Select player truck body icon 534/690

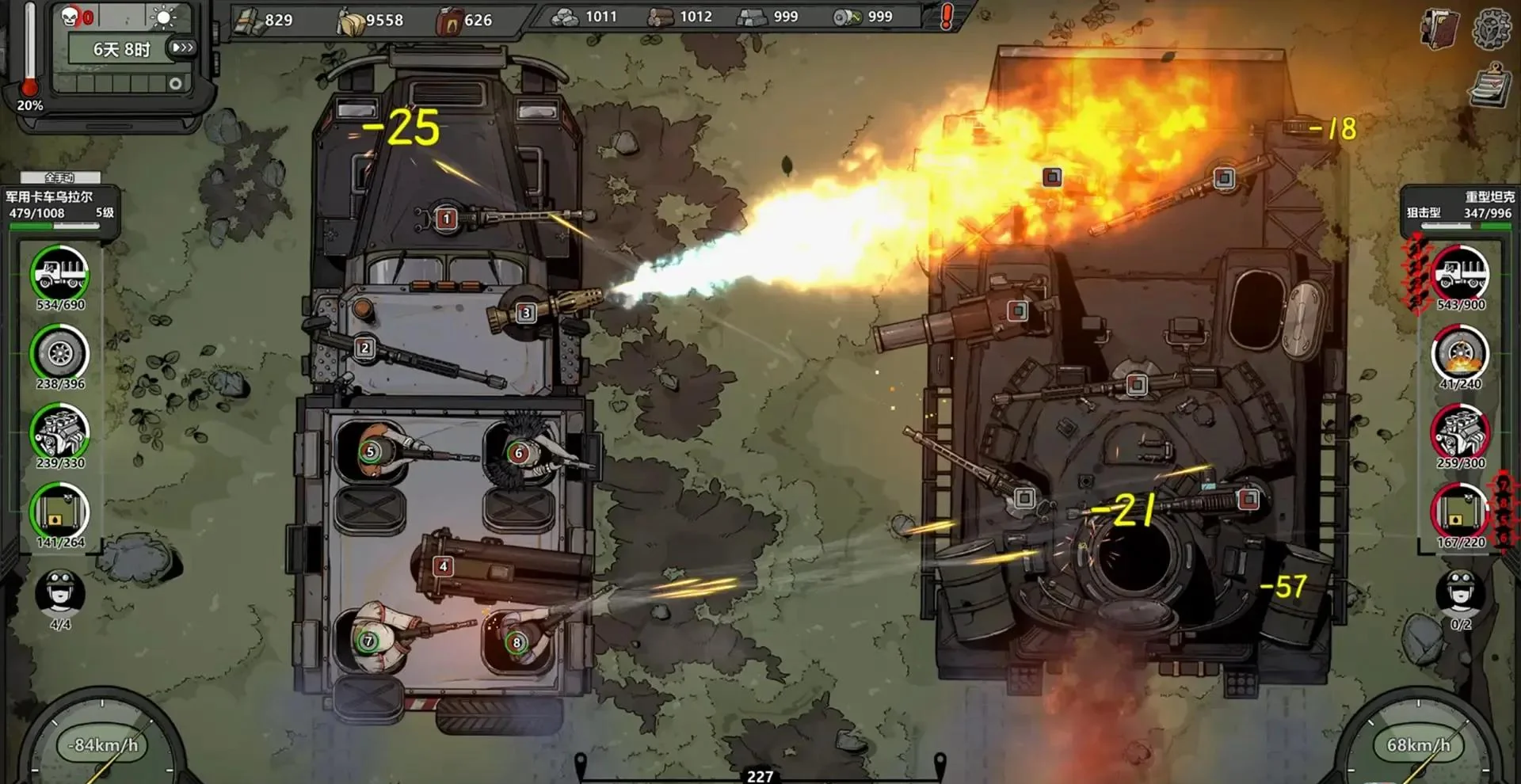pyautogui.click(x=60, y=274)
